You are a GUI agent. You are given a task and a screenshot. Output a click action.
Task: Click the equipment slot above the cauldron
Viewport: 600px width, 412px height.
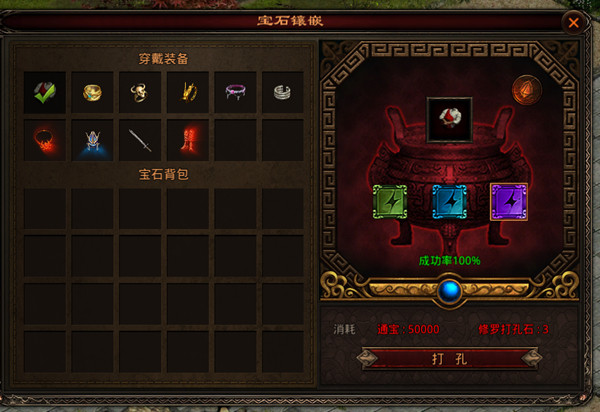(x=448, y=119)
